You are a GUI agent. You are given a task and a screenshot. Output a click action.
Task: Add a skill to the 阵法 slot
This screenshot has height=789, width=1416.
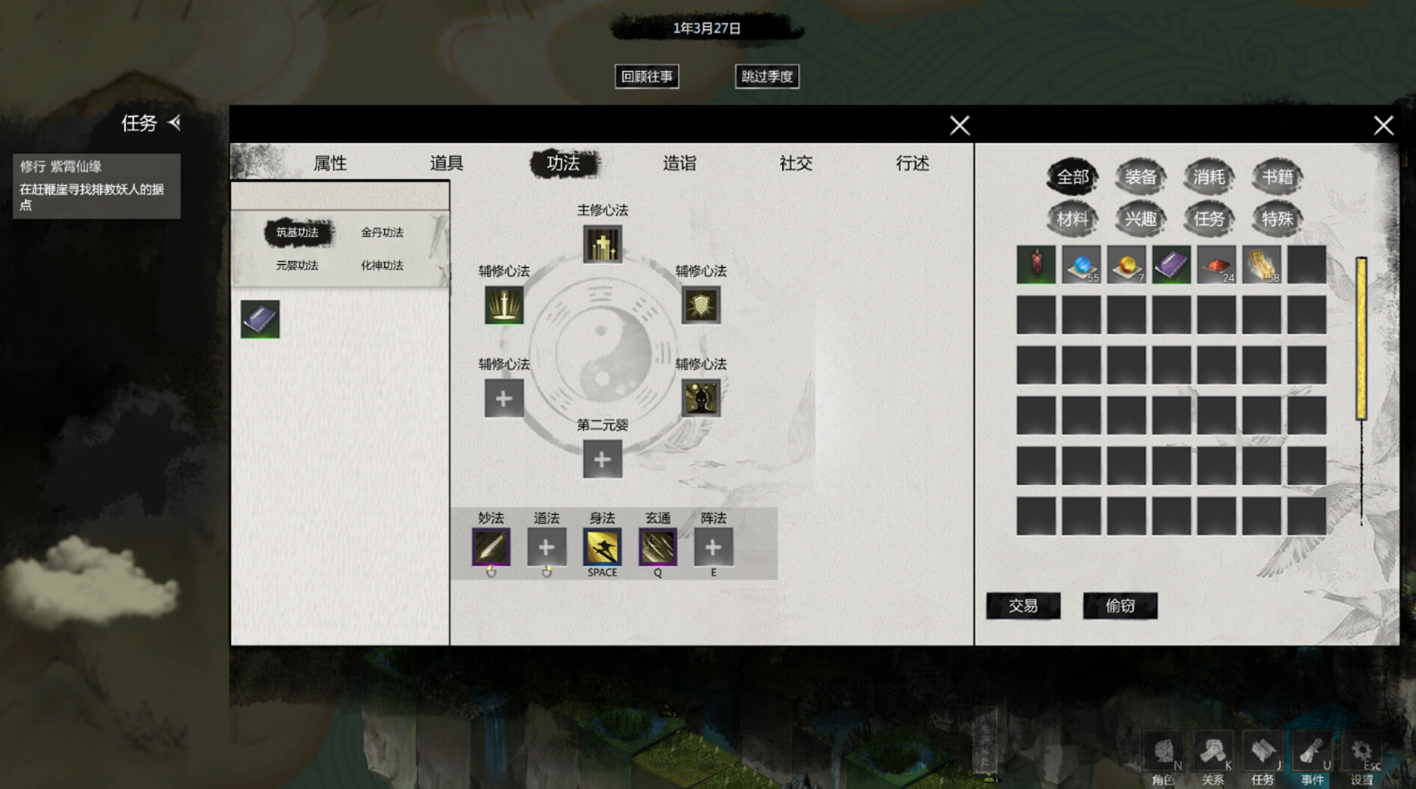(x=713, y=547)
